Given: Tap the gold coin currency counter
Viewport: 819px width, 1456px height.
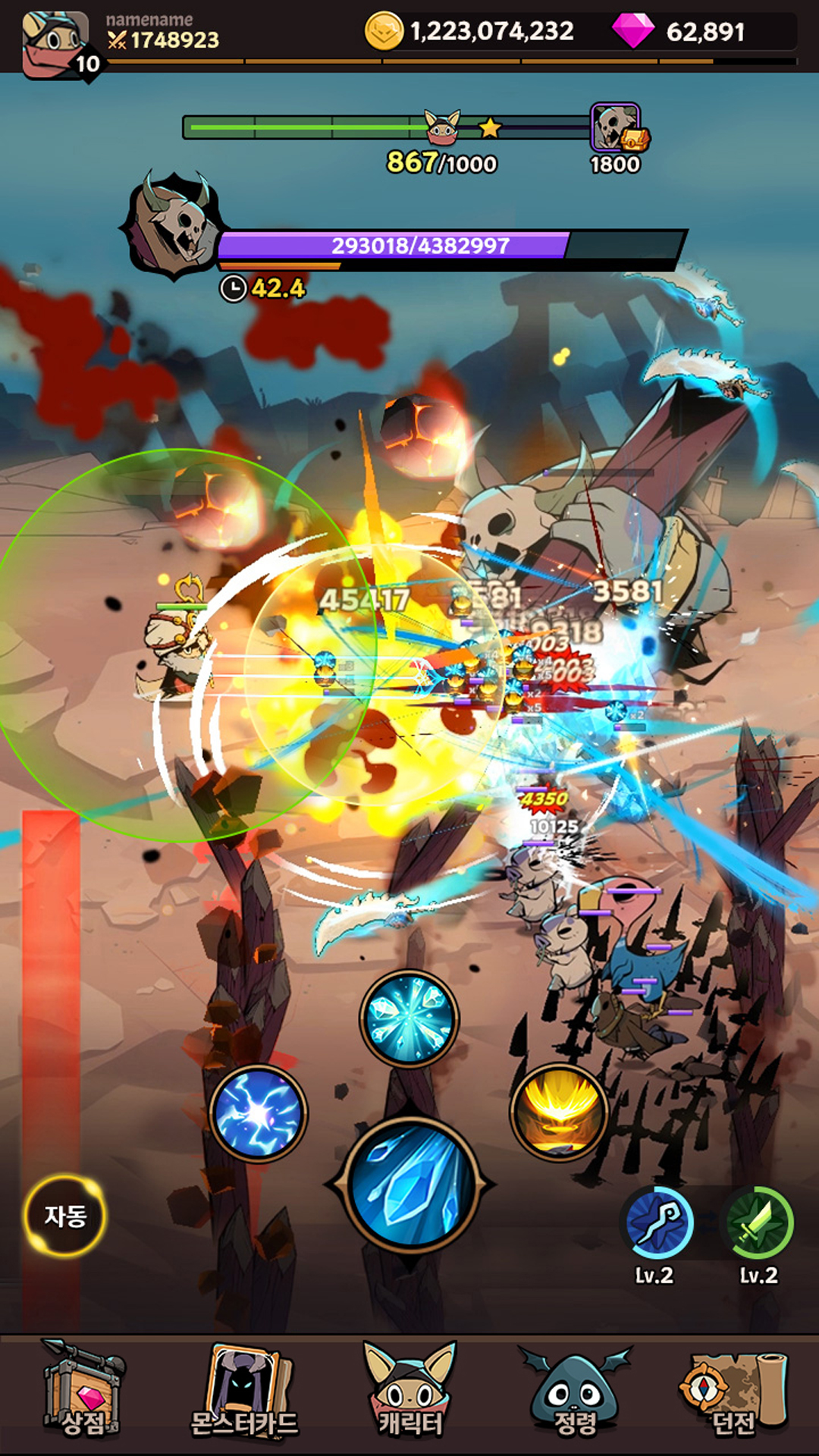Looking at the screenshot, I should pyautogui.click(x=470, y=32).
